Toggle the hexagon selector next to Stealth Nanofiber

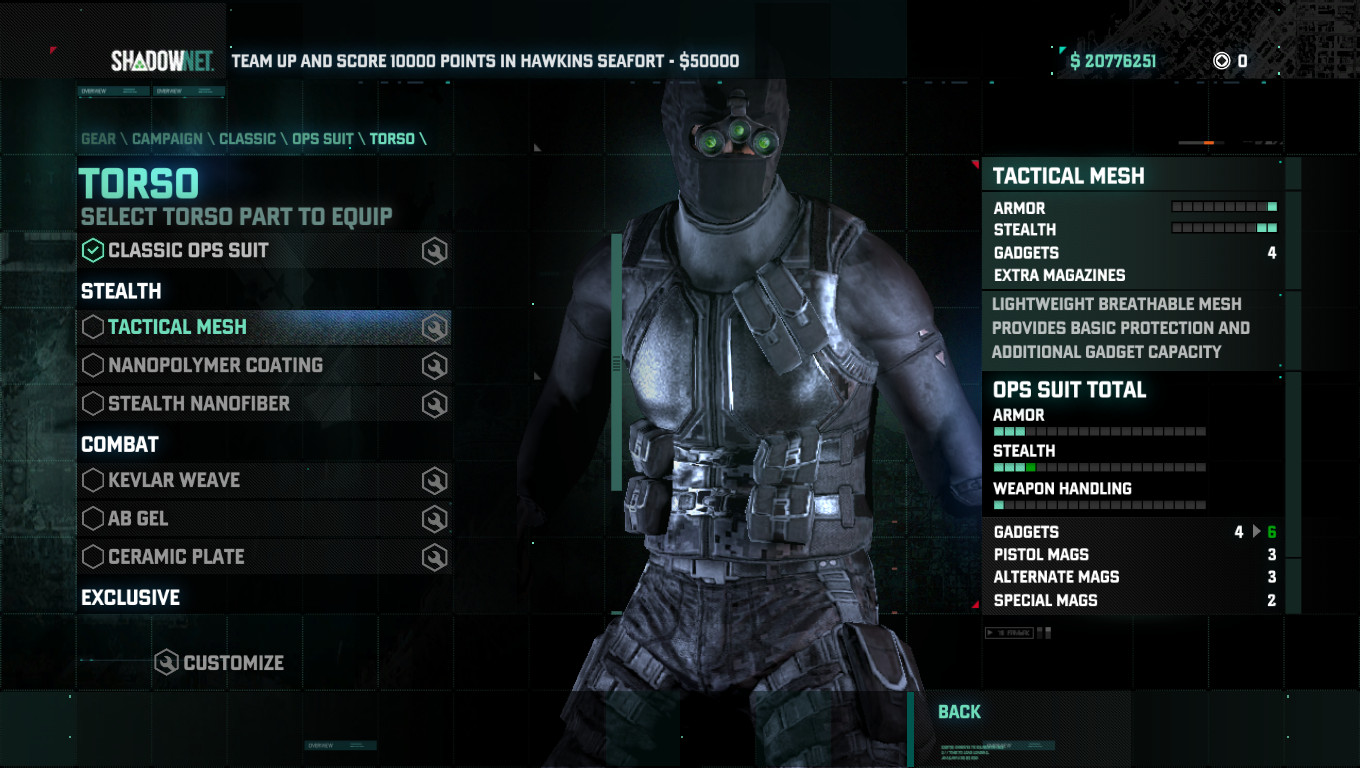pyautogui.click(x=94, y=403)
